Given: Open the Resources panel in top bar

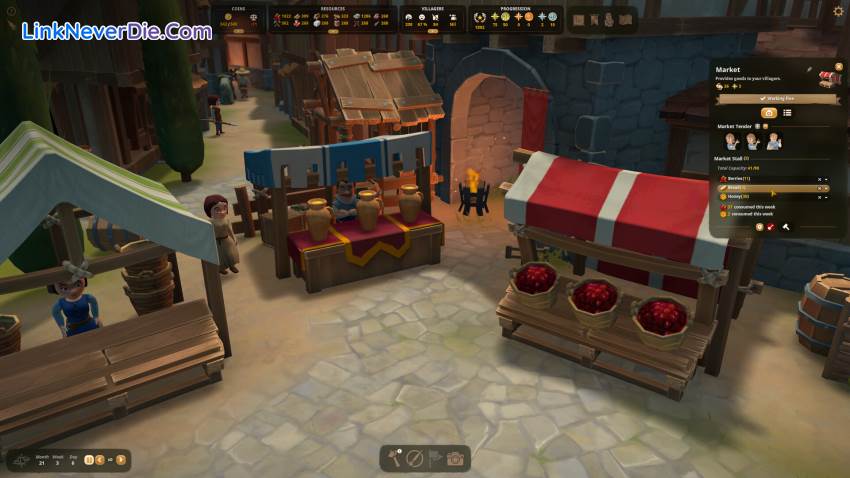Looking at the screenshot, I should click(332, 17).
